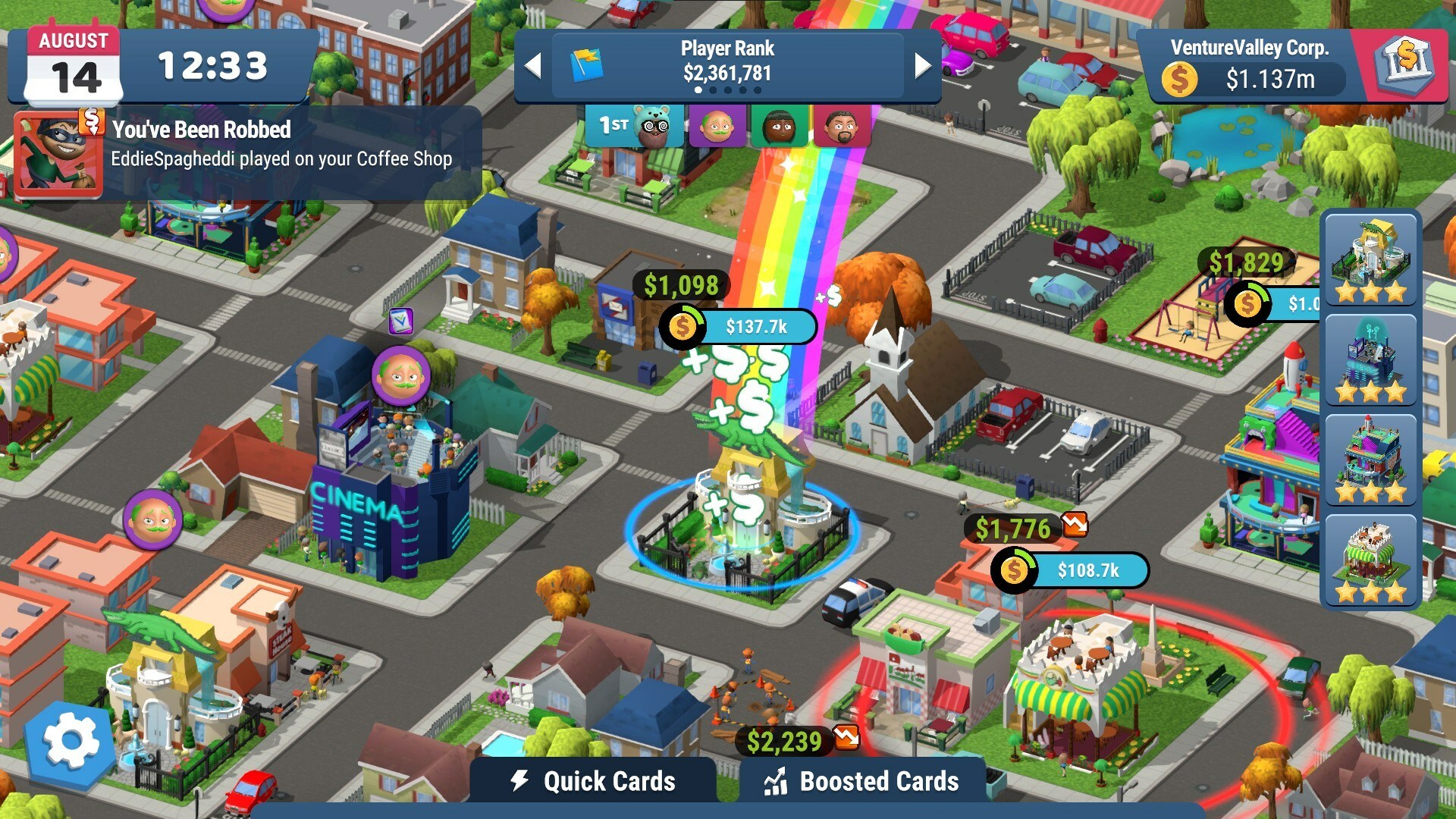Select the bearded player avatar in ranking row
The width and height of the screenshot is (1456, 819).
[840, 127]
